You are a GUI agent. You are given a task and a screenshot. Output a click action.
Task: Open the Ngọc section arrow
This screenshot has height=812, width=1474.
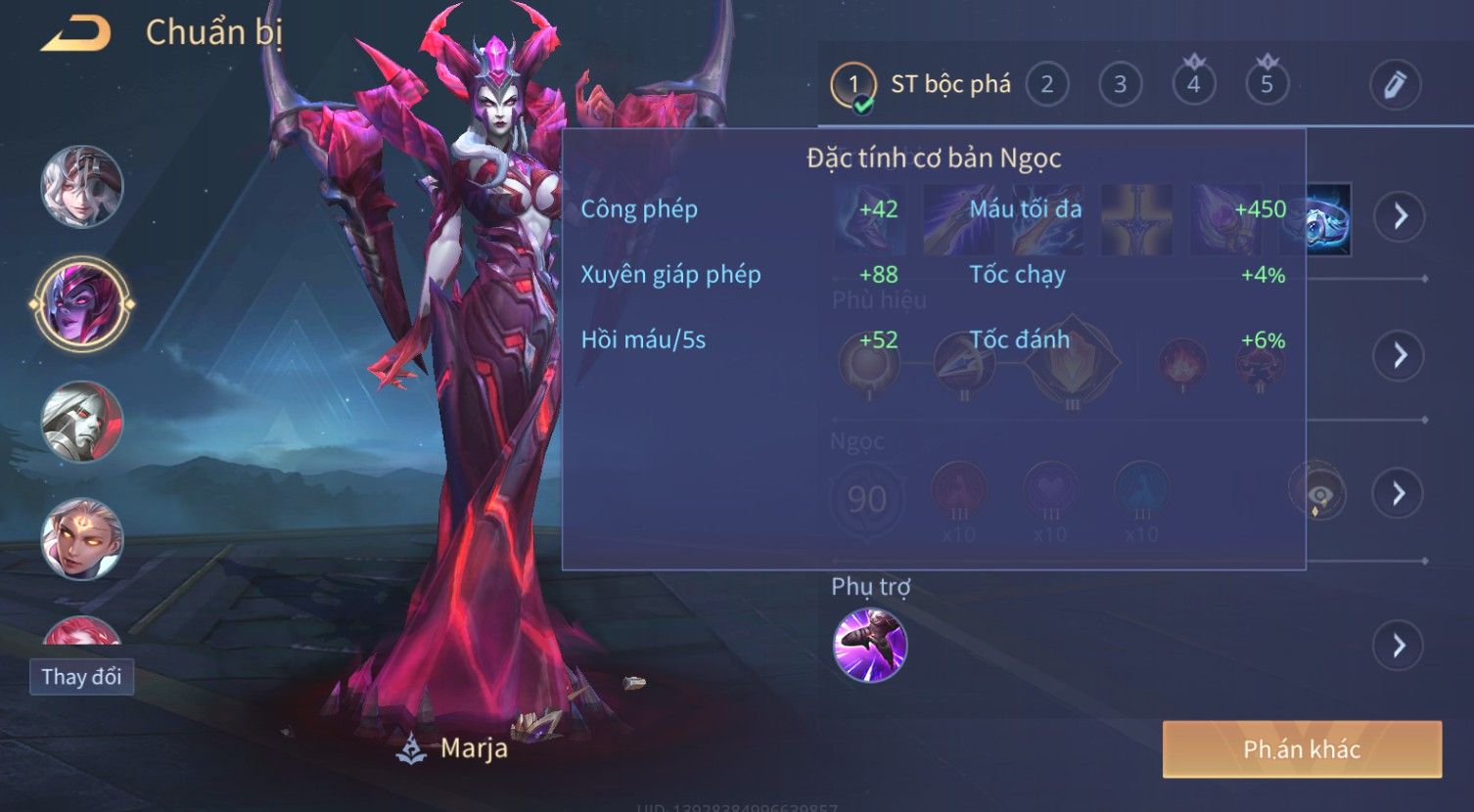1400,493
